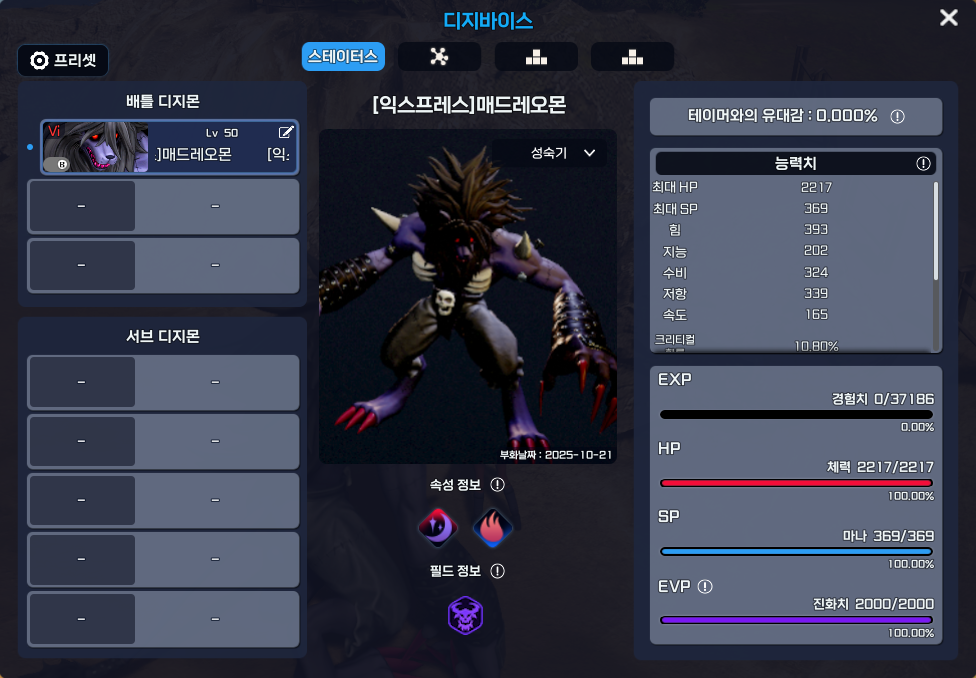Click the 능력치 stats list scrollbar
The image size is (976, 678).
[x=936, y=230]
